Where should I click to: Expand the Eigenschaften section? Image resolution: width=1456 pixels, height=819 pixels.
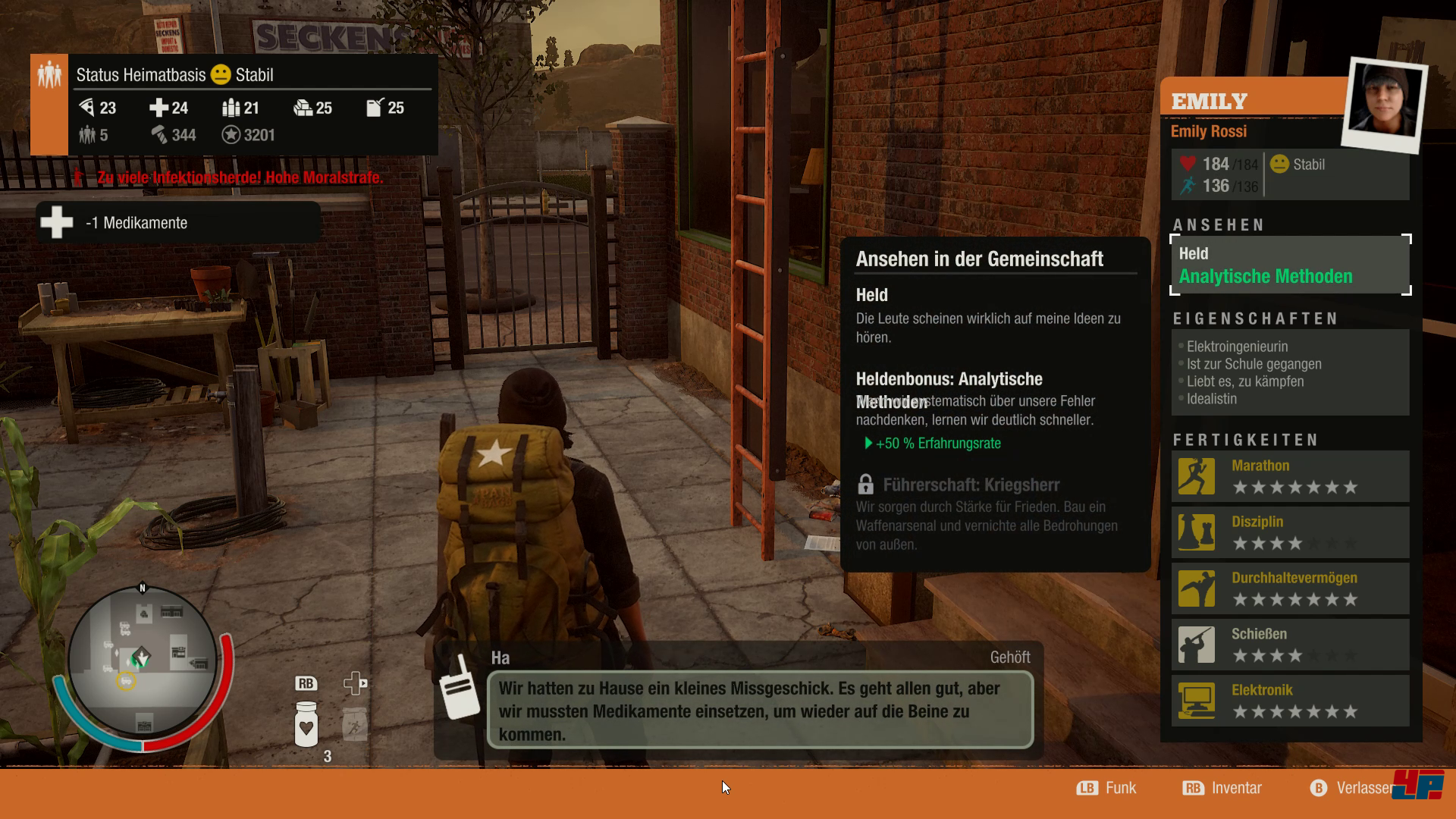pyautogui.click(x=1255, y=318)
